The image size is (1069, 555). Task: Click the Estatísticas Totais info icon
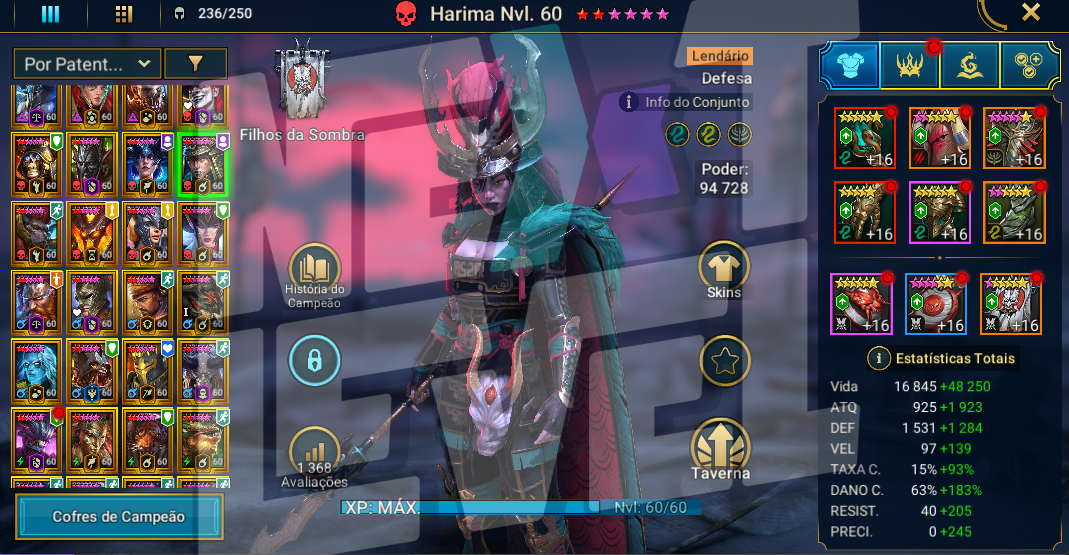(x=879, y=358)
